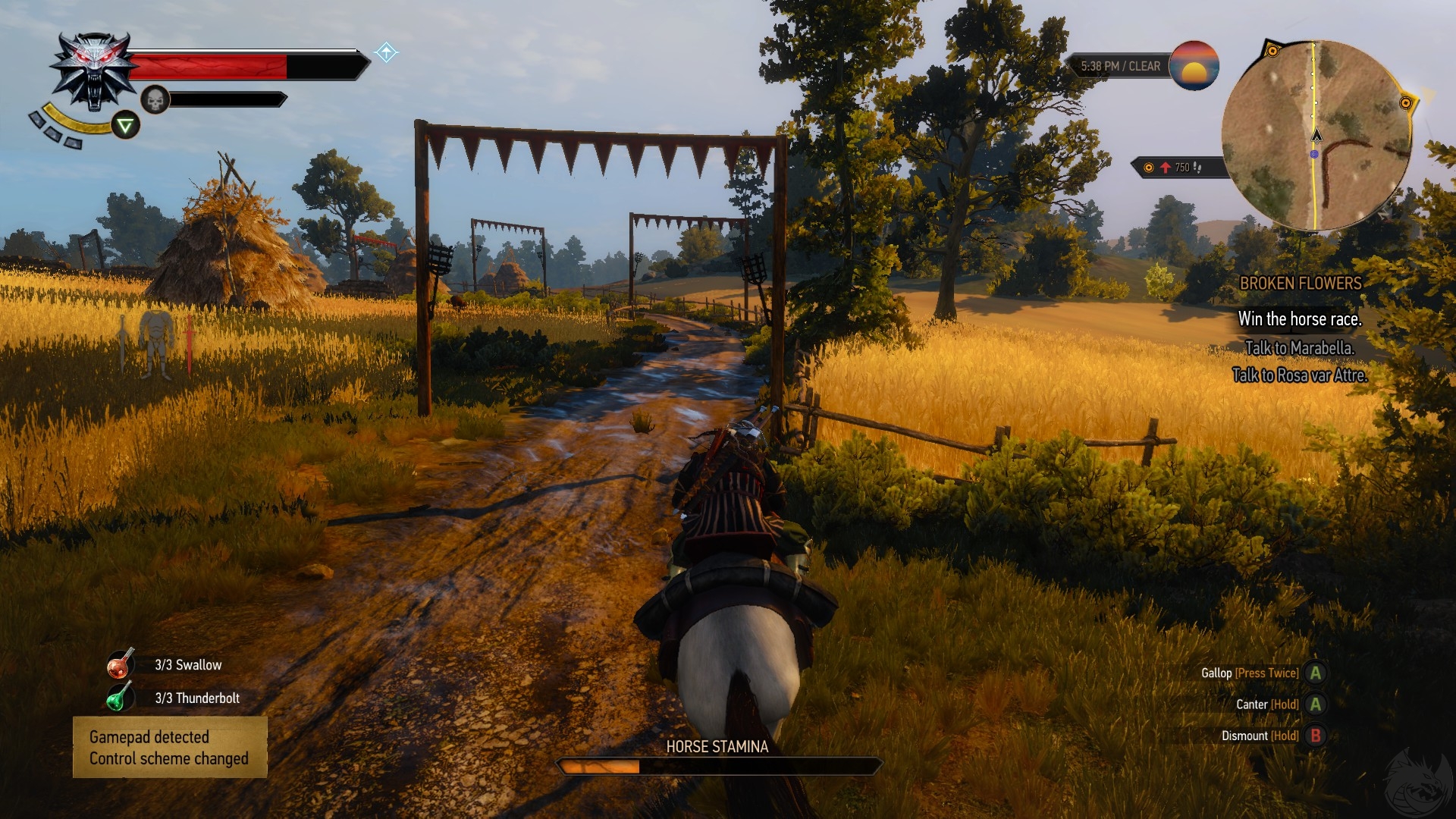Select the 'Win the horse race' objective
This screenshot has height=819, width=1456.
[x=1300, y=319]
